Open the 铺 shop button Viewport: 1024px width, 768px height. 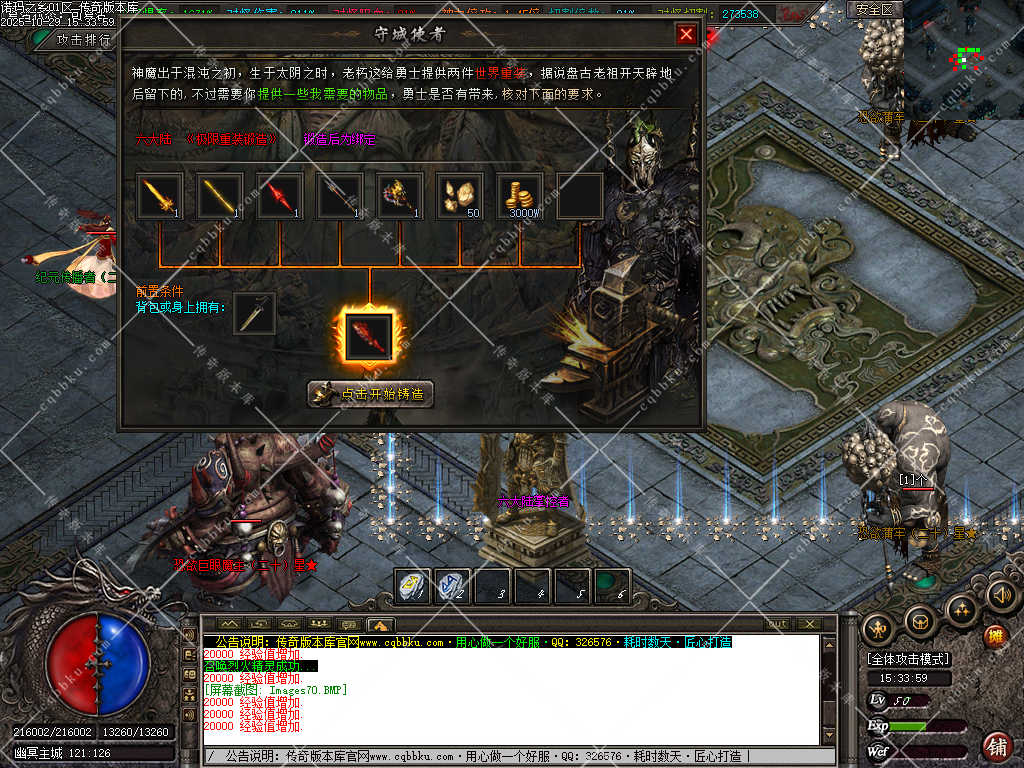coord(997,746)
